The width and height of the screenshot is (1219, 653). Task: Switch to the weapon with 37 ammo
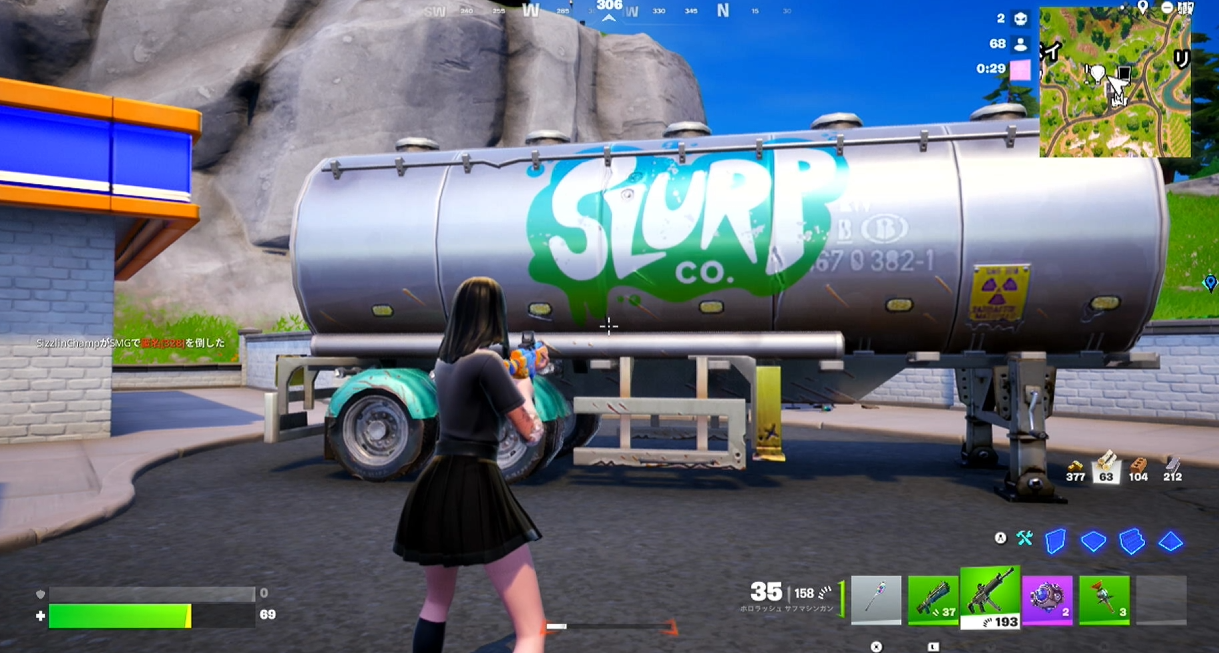coord(932,600)
